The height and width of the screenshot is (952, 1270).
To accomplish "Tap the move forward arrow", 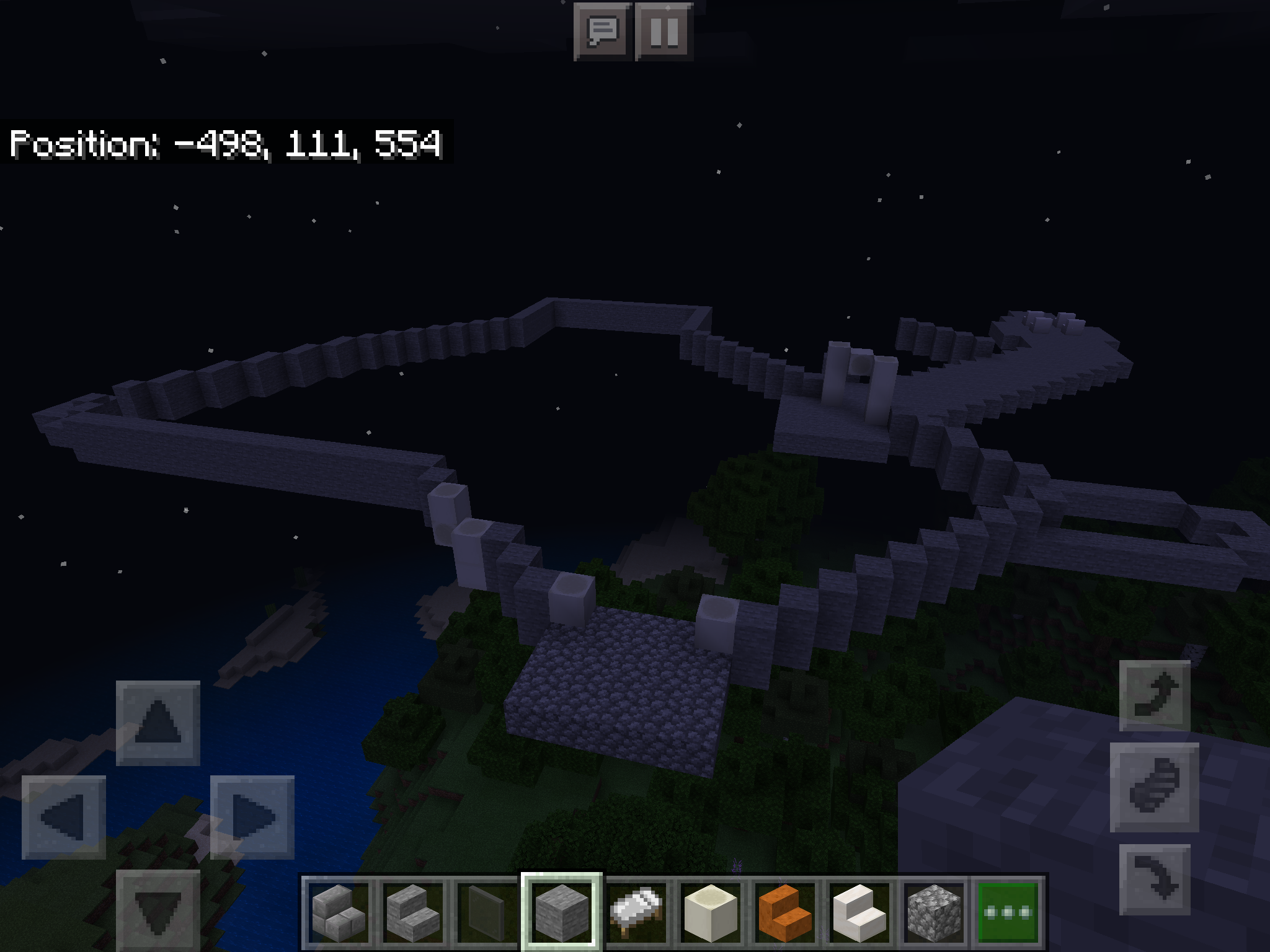I will [x=158, y=723].
